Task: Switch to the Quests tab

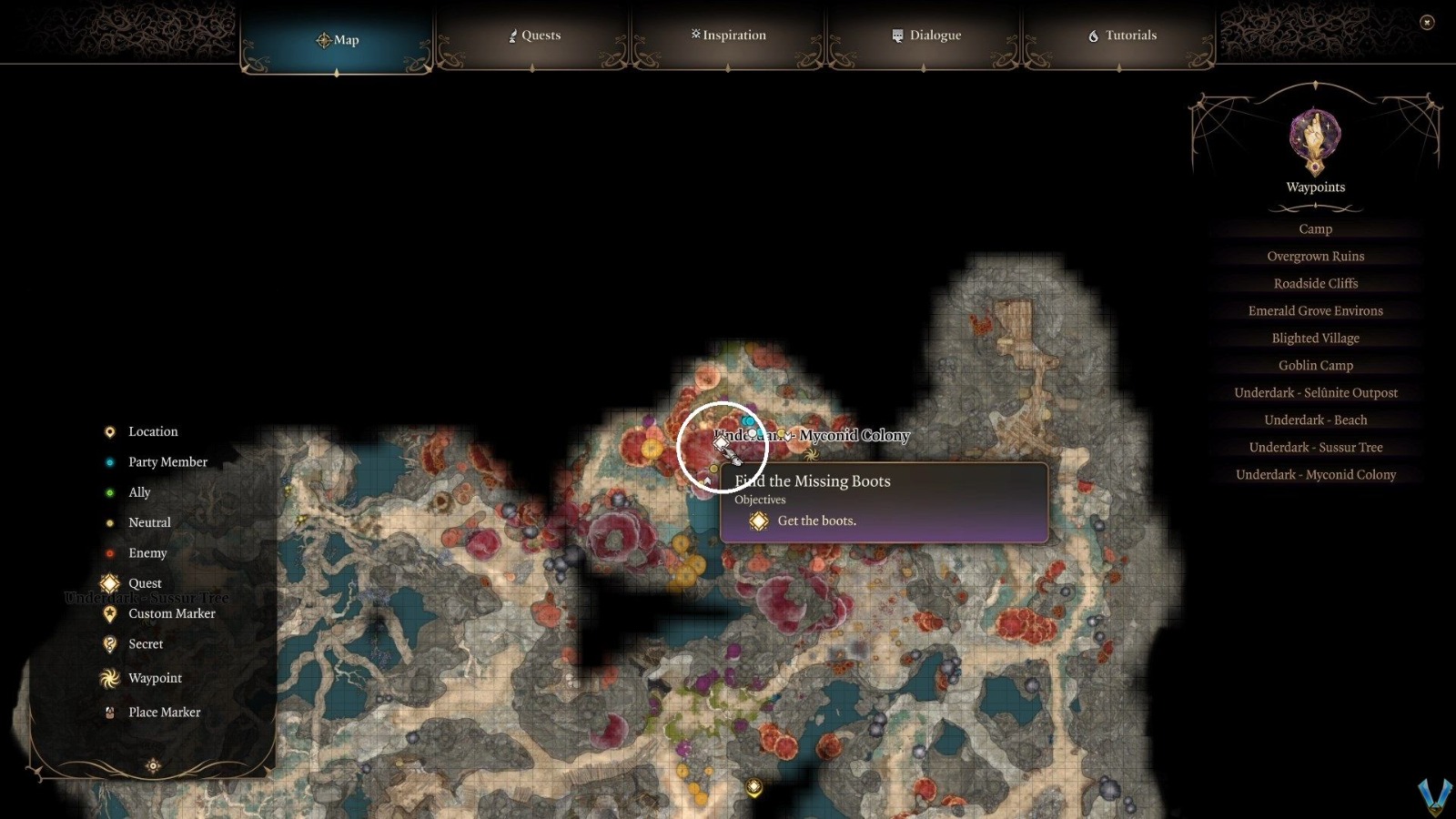Action: [535, 35]
